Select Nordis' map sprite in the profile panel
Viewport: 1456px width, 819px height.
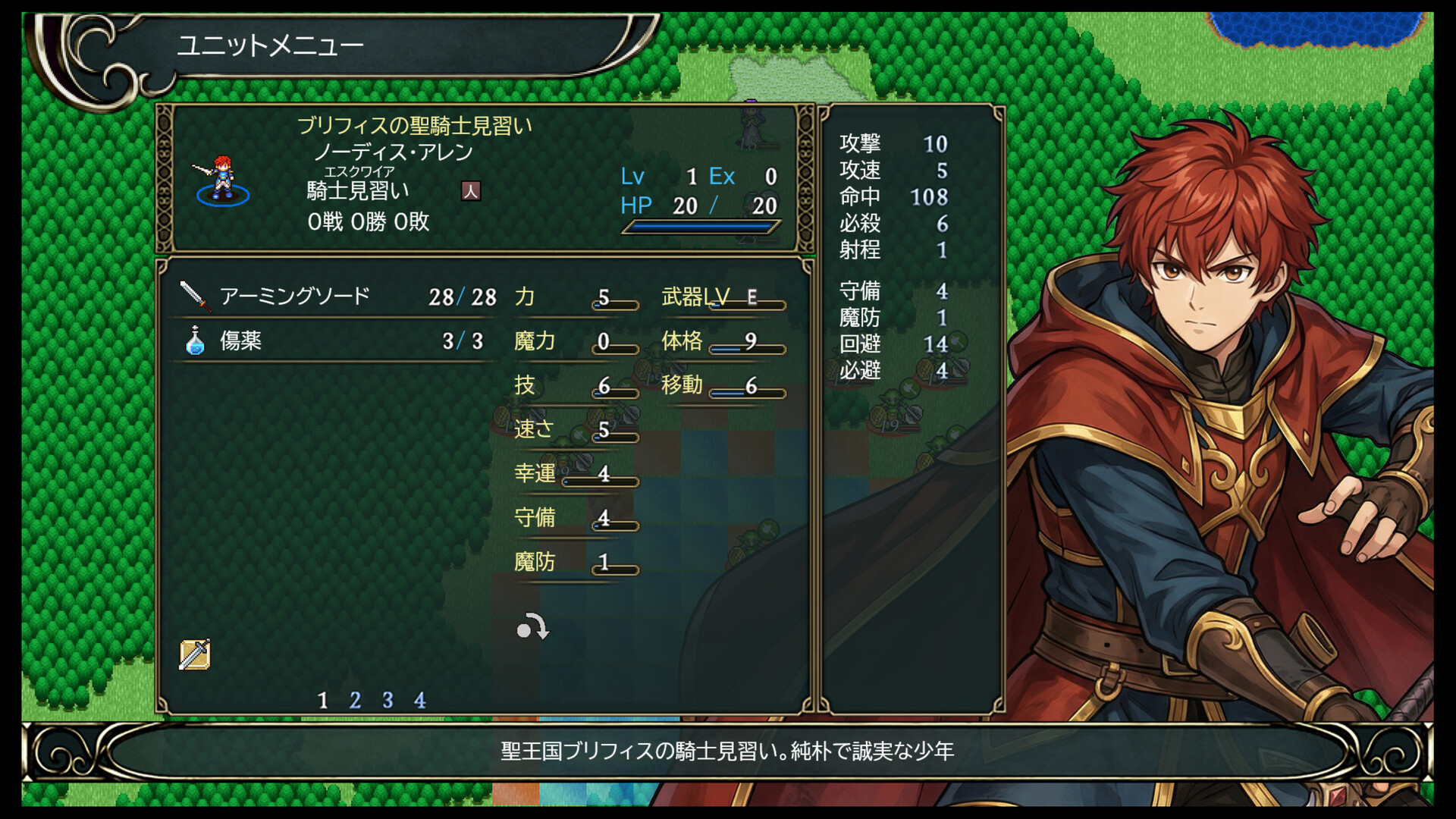coord(222,177)
